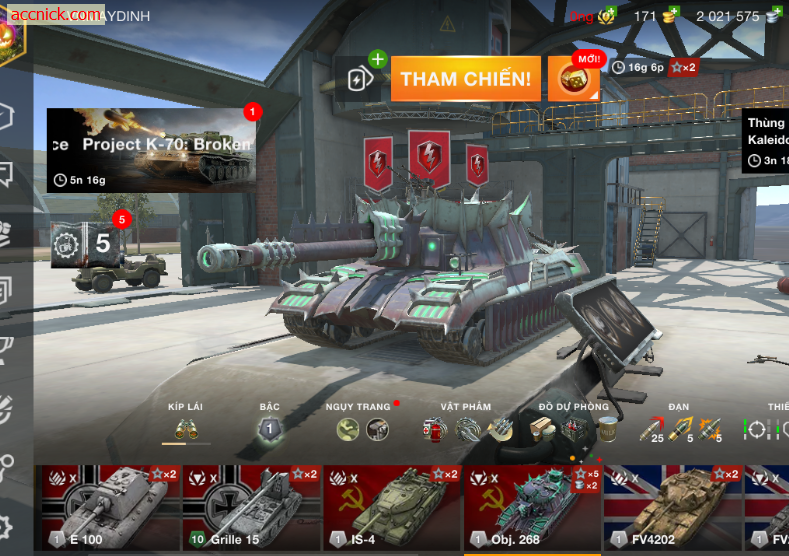This screenshot has width=789, height=556.
Task: Pick the Obj. 268 tank card
Action: tap(532, 510)
